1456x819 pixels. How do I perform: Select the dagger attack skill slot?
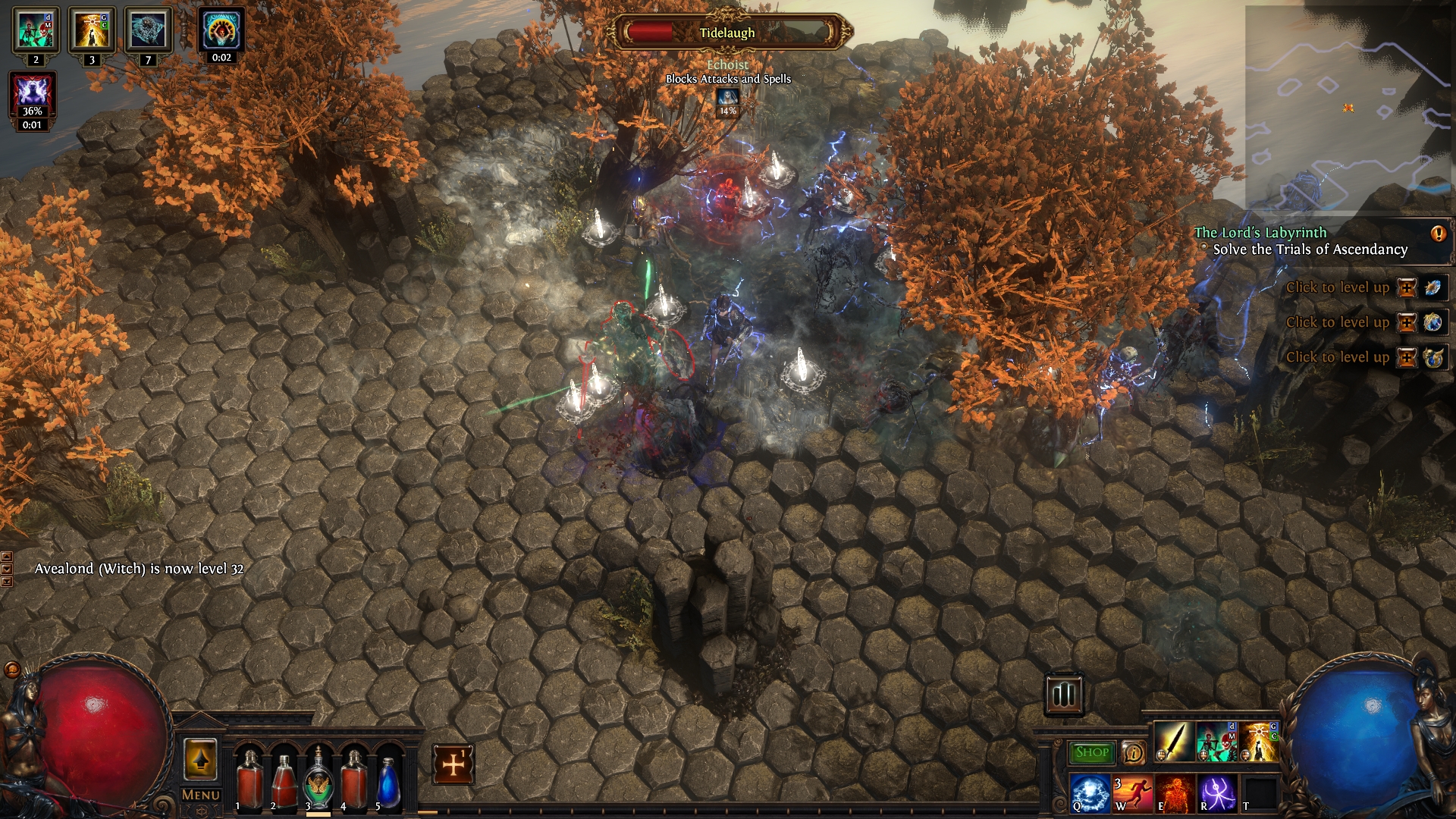click(1172, 742)
